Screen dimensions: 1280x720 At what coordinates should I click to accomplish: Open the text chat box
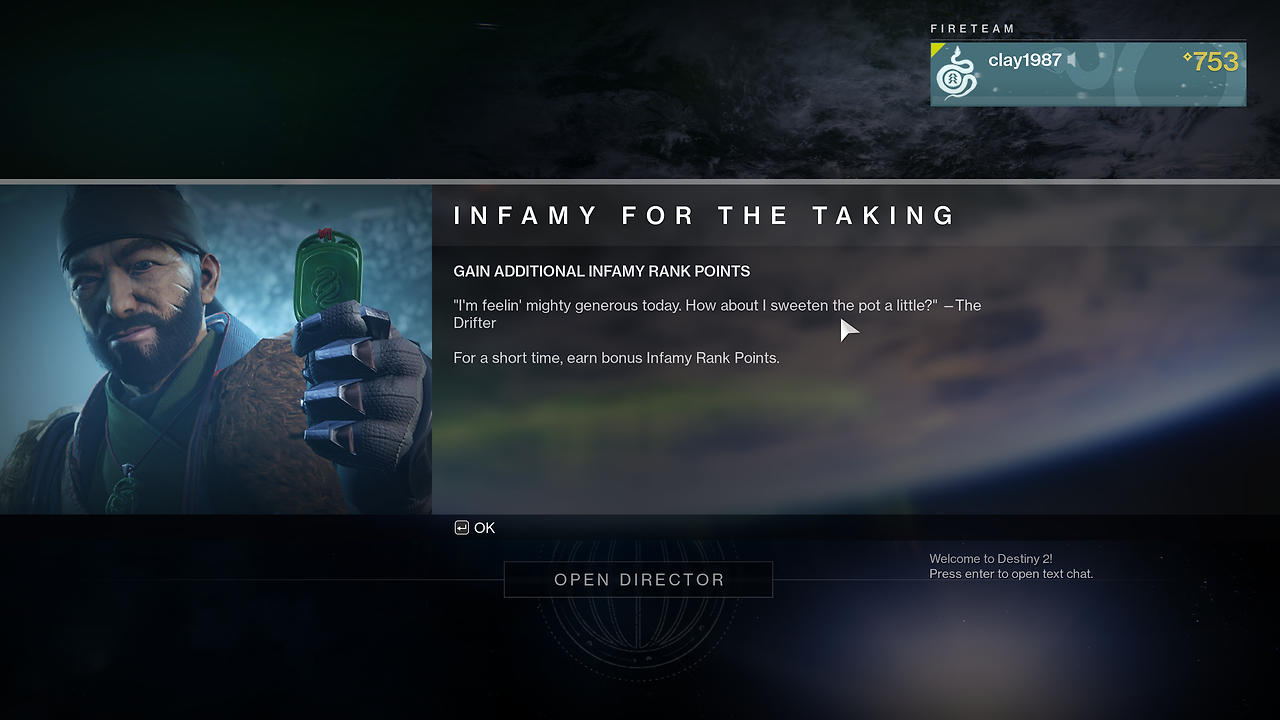coord(1010,567)
